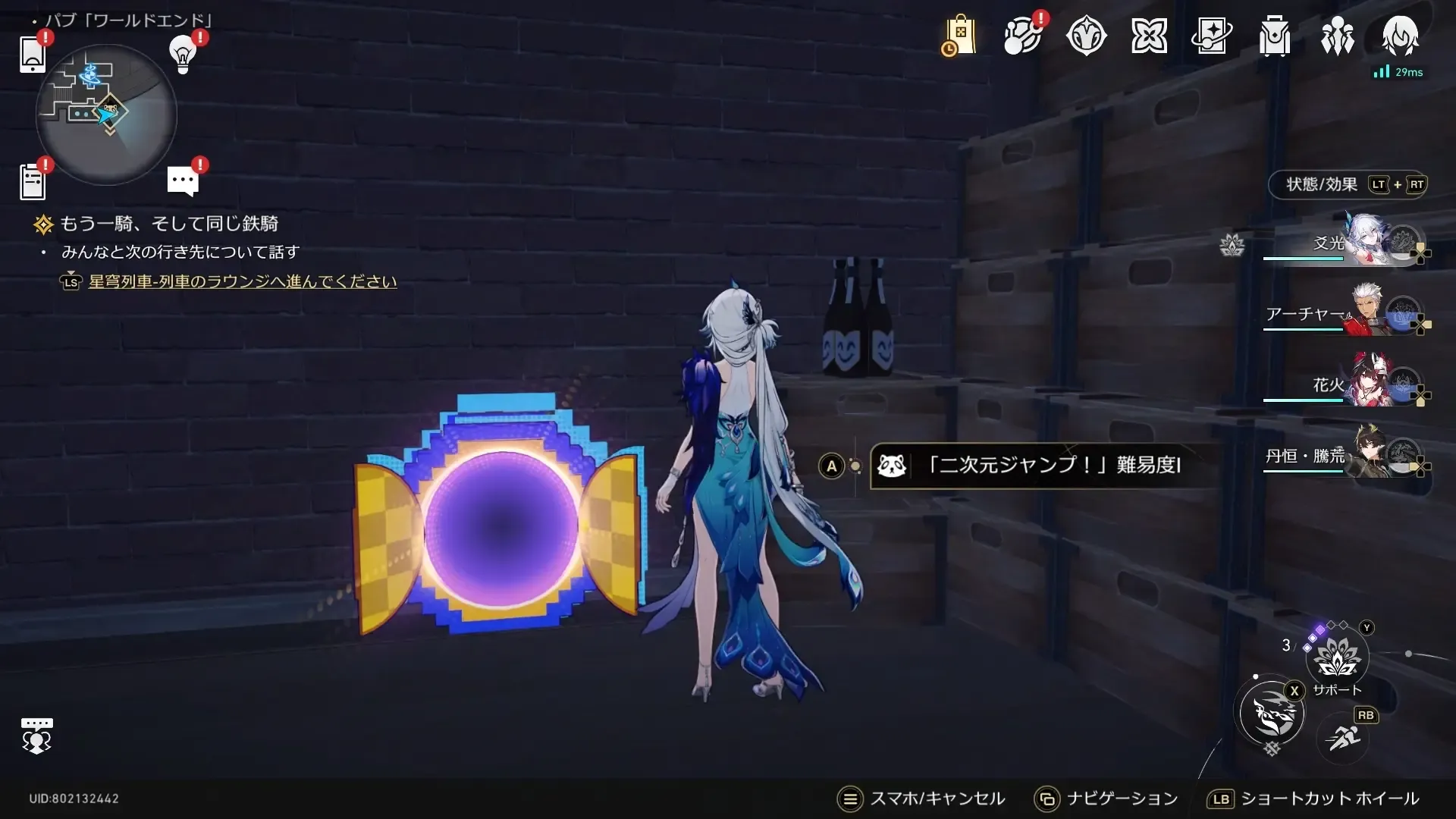Open the bag inventory icon
Image resolution: width=1456 pixels, height=819 pixels.
[x=1274, y=34]
